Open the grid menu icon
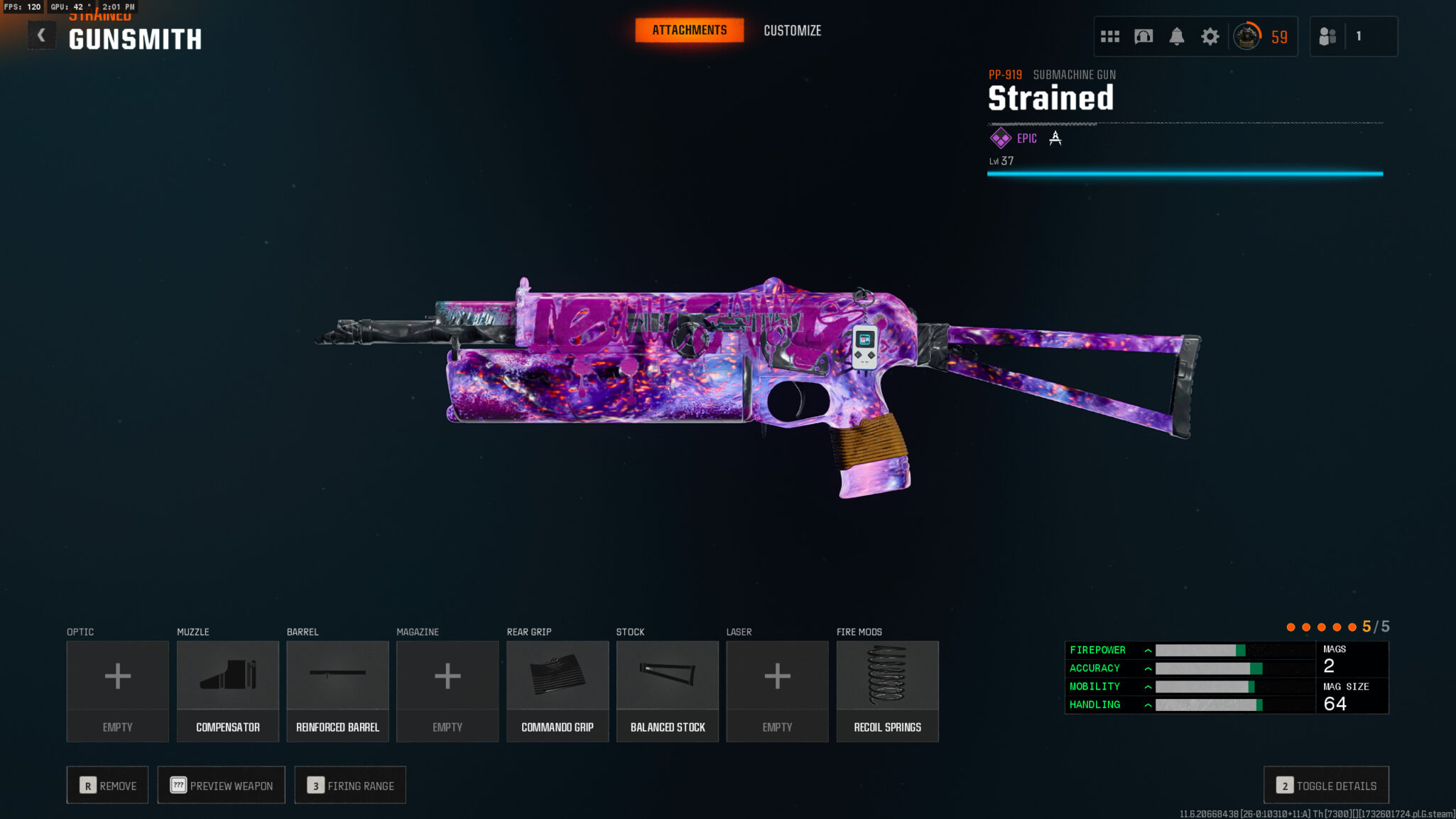The height and width of the screenshot is (819, 1456). pyautogui.click(x=1109, y=36)
